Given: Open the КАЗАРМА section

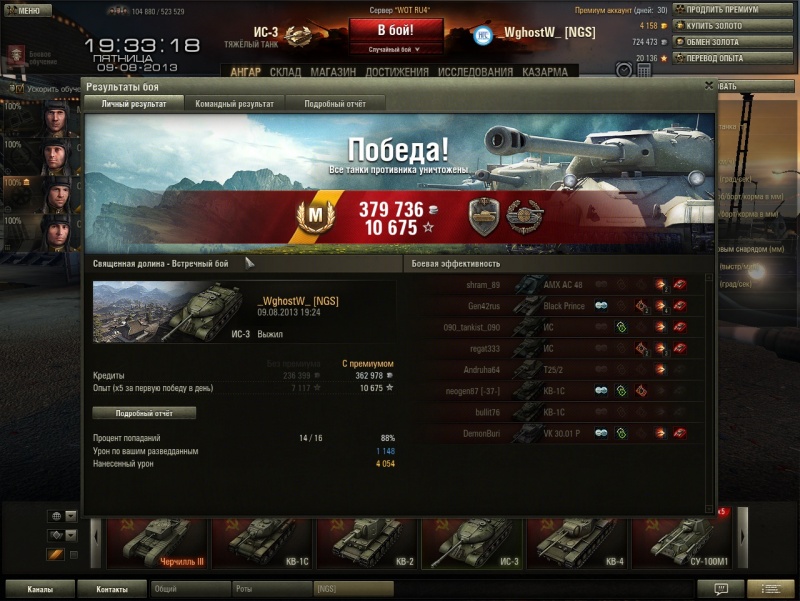Looking at the screenshot, I should [544, 72].
